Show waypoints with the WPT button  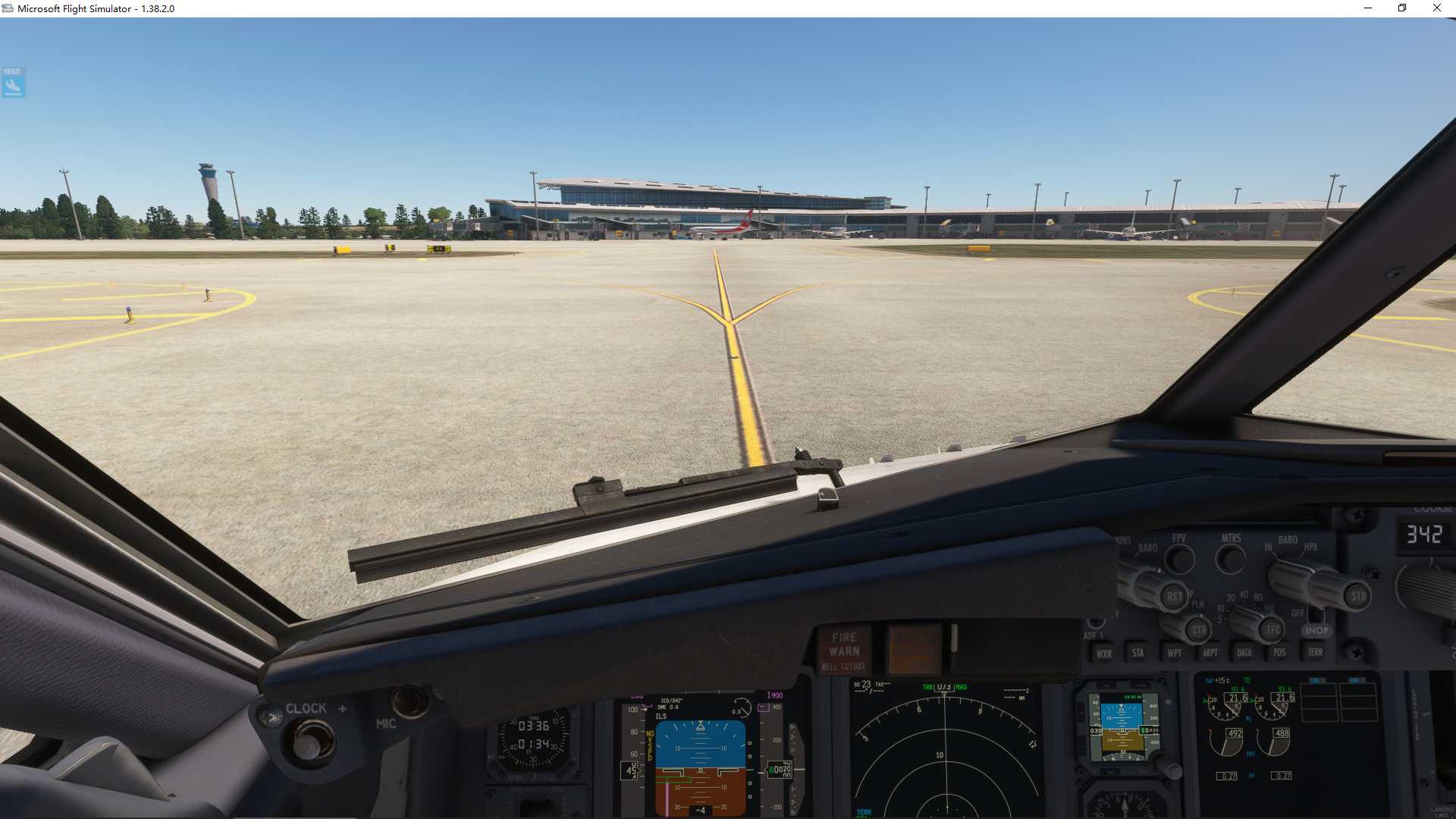click(x=1174, y=653)
